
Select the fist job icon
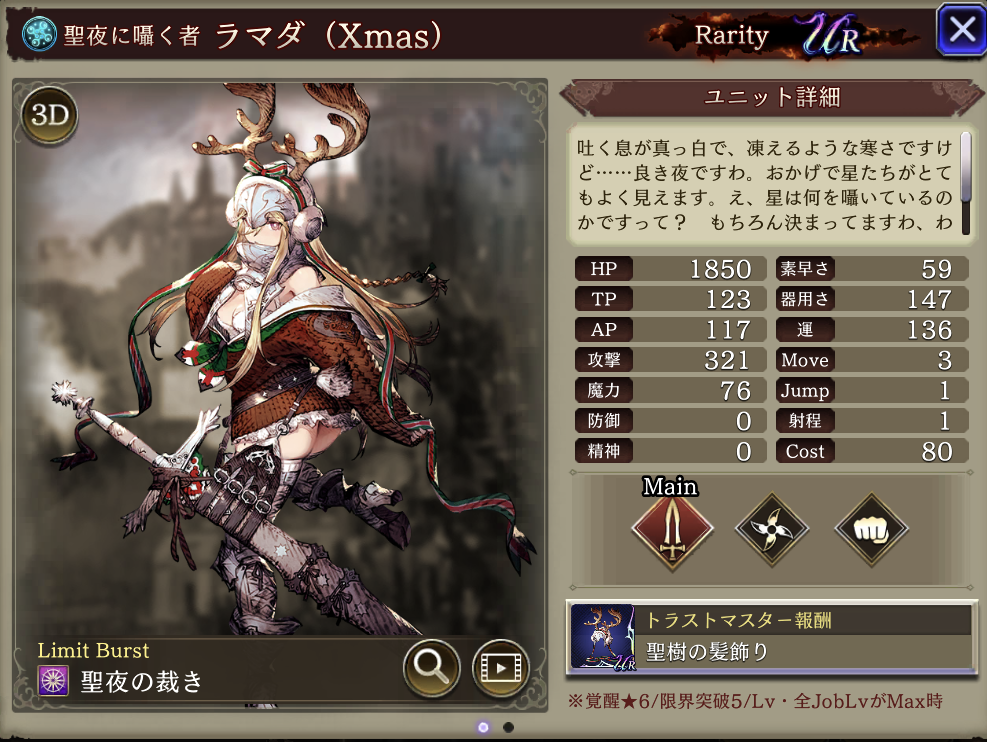[x=870, y=530]
